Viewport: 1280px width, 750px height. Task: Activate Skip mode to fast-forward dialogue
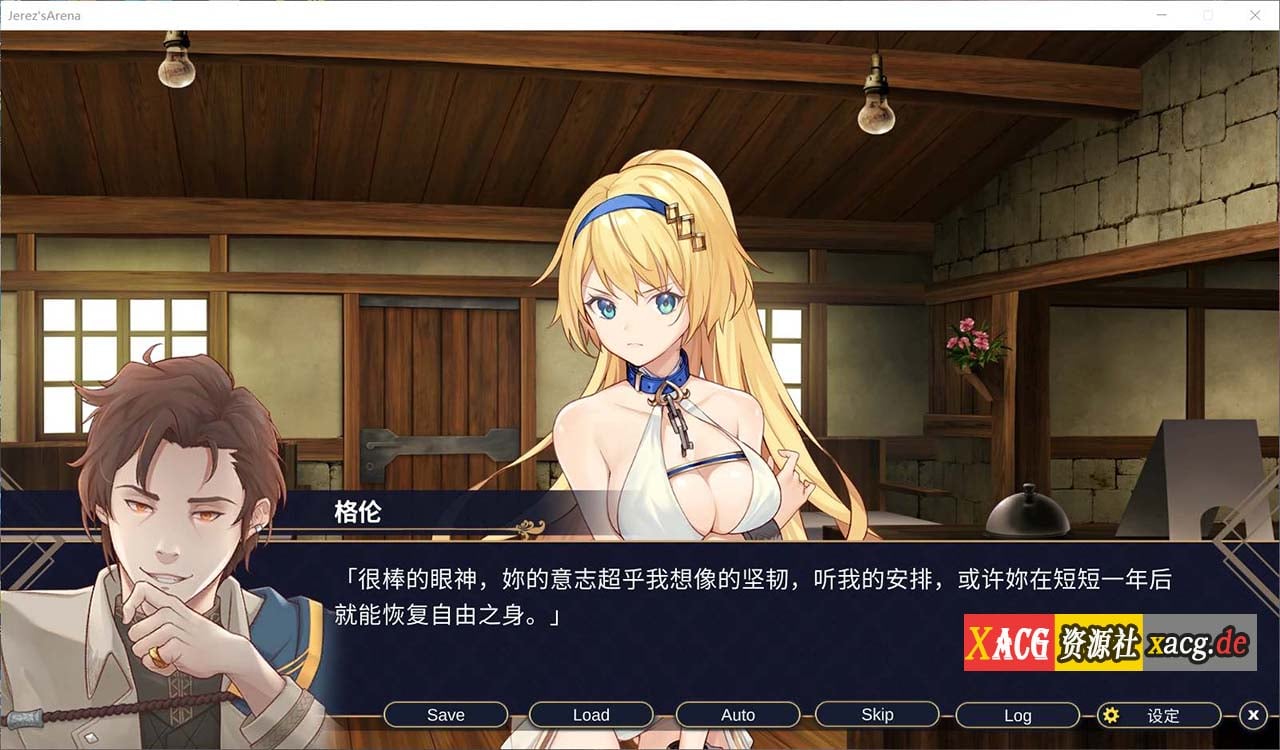pyautogui.click(x=878, y=715)
